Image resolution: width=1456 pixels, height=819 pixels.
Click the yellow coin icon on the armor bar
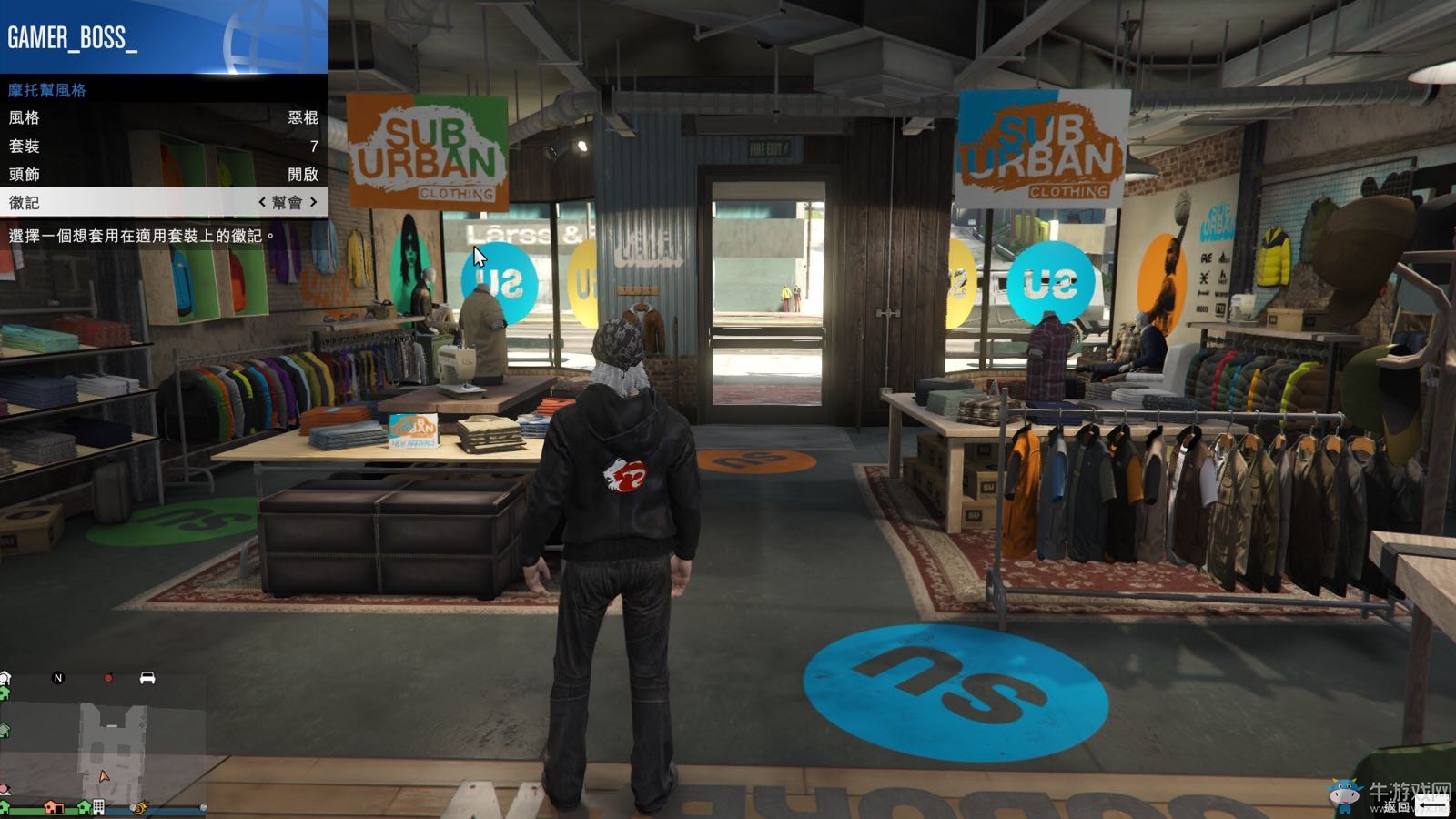138,809
